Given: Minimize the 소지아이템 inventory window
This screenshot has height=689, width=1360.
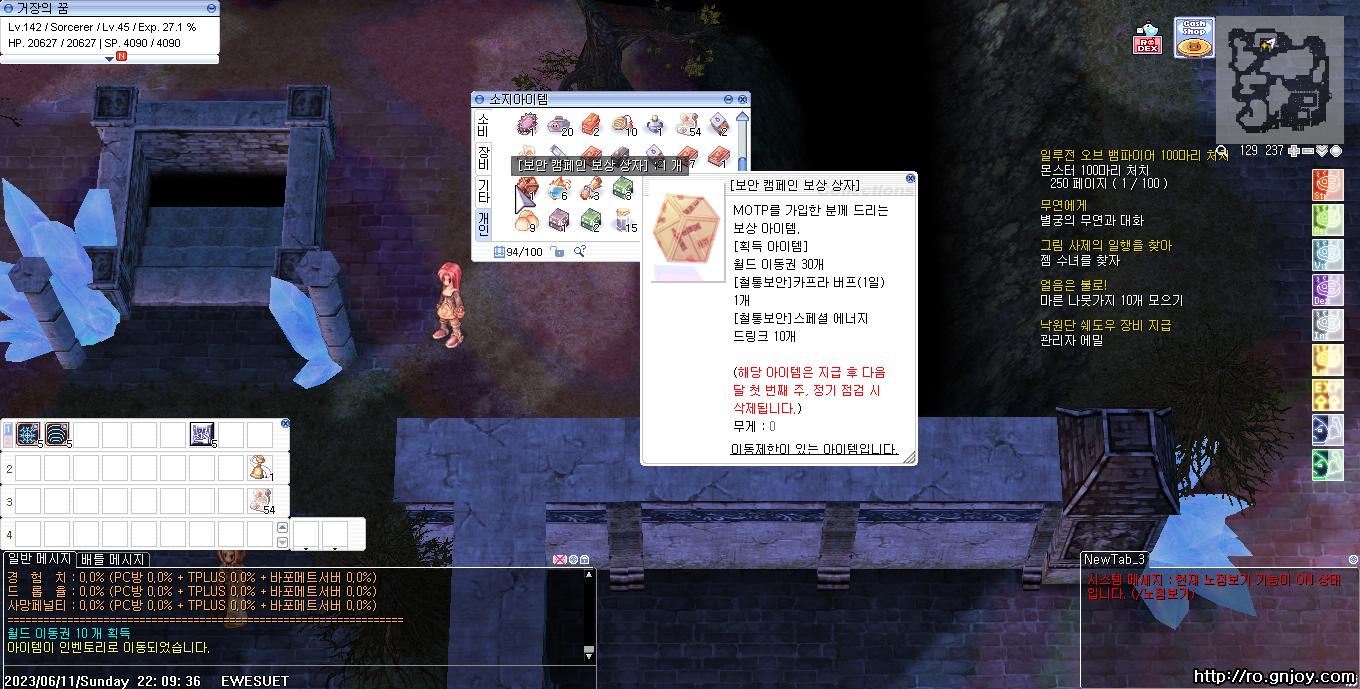Looking at the screenshot, I should (729, 99).
